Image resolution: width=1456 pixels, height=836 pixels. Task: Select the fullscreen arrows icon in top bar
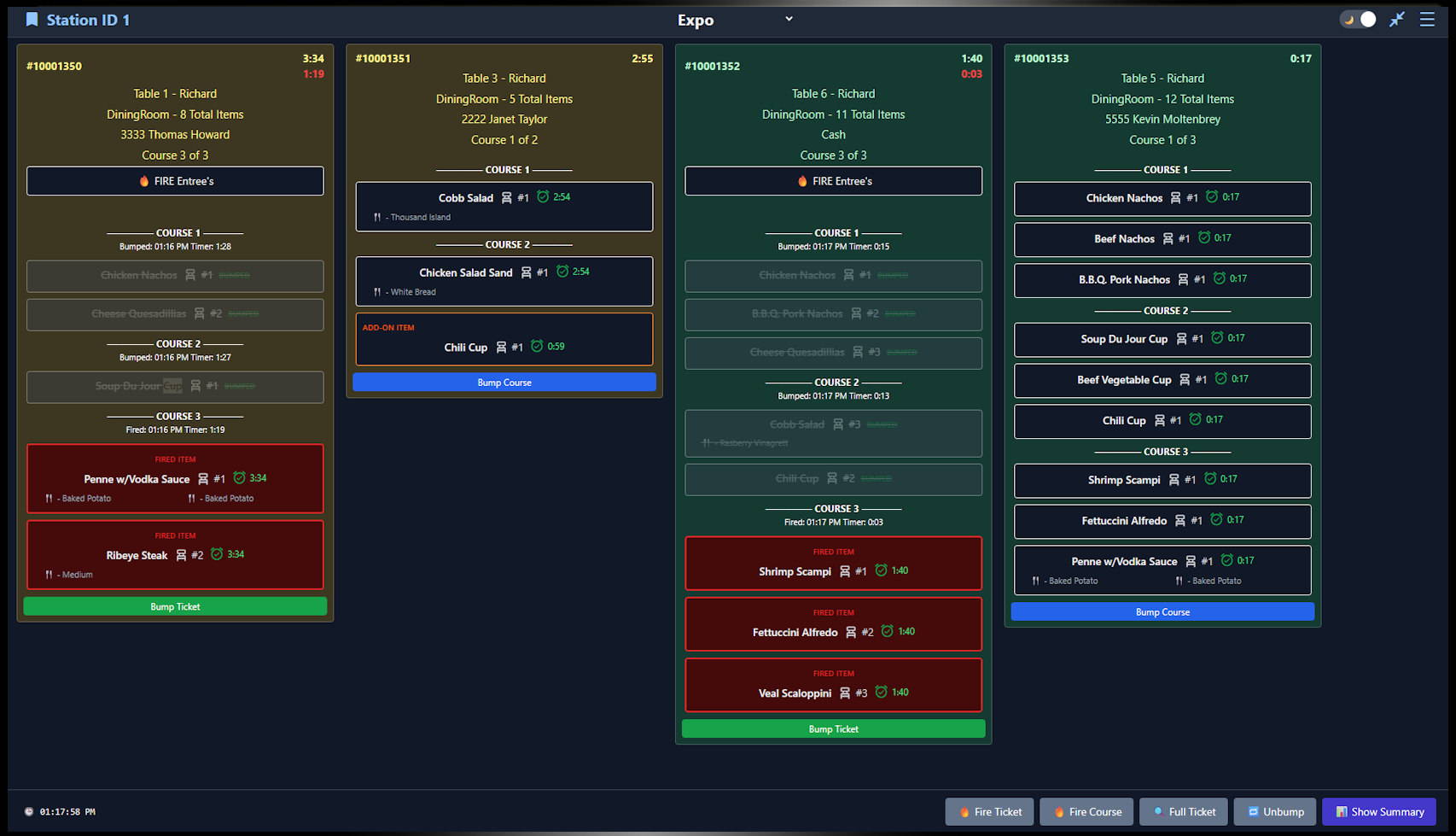pos(1397,18)
